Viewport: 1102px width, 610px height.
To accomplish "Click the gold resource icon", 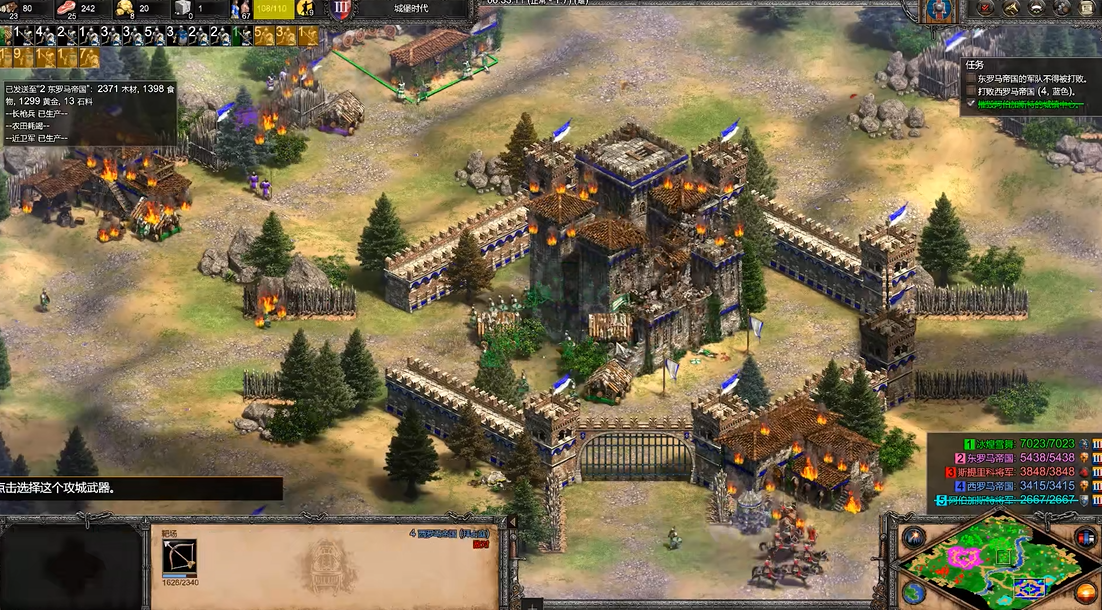I will pos(126,9).
